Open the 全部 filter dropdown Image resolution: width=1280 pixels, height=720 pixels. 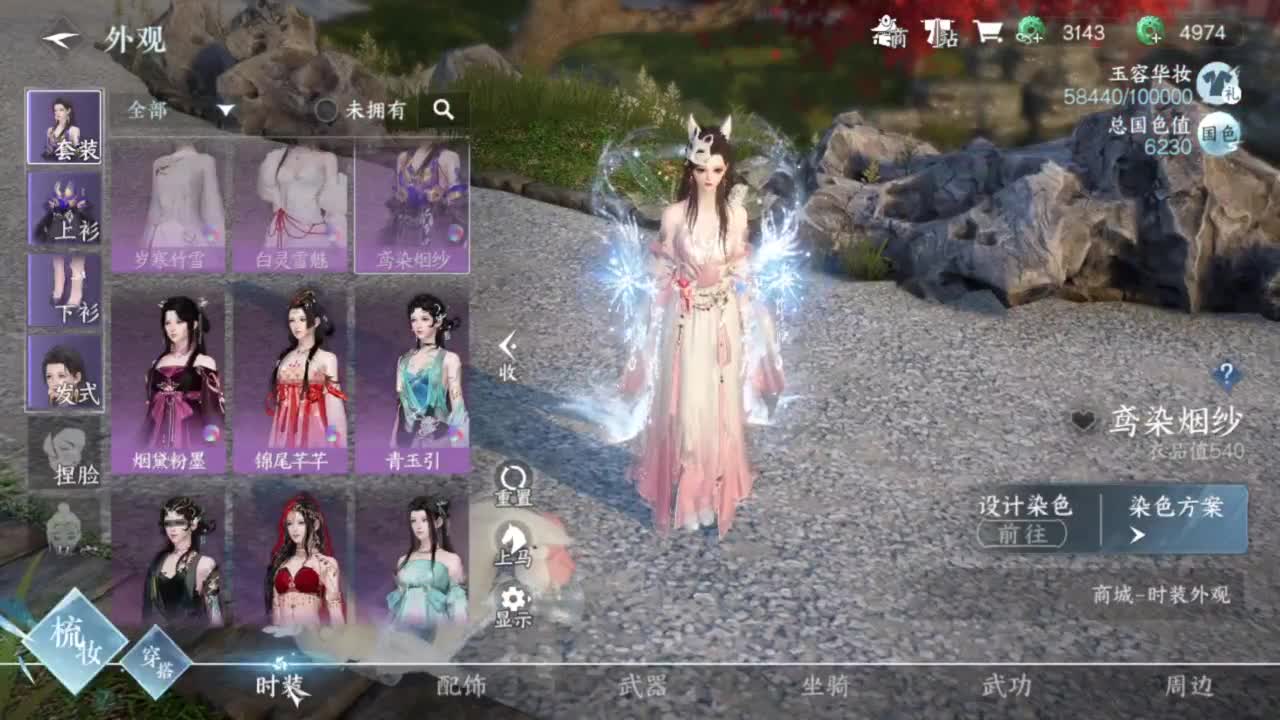click(180, 110)
